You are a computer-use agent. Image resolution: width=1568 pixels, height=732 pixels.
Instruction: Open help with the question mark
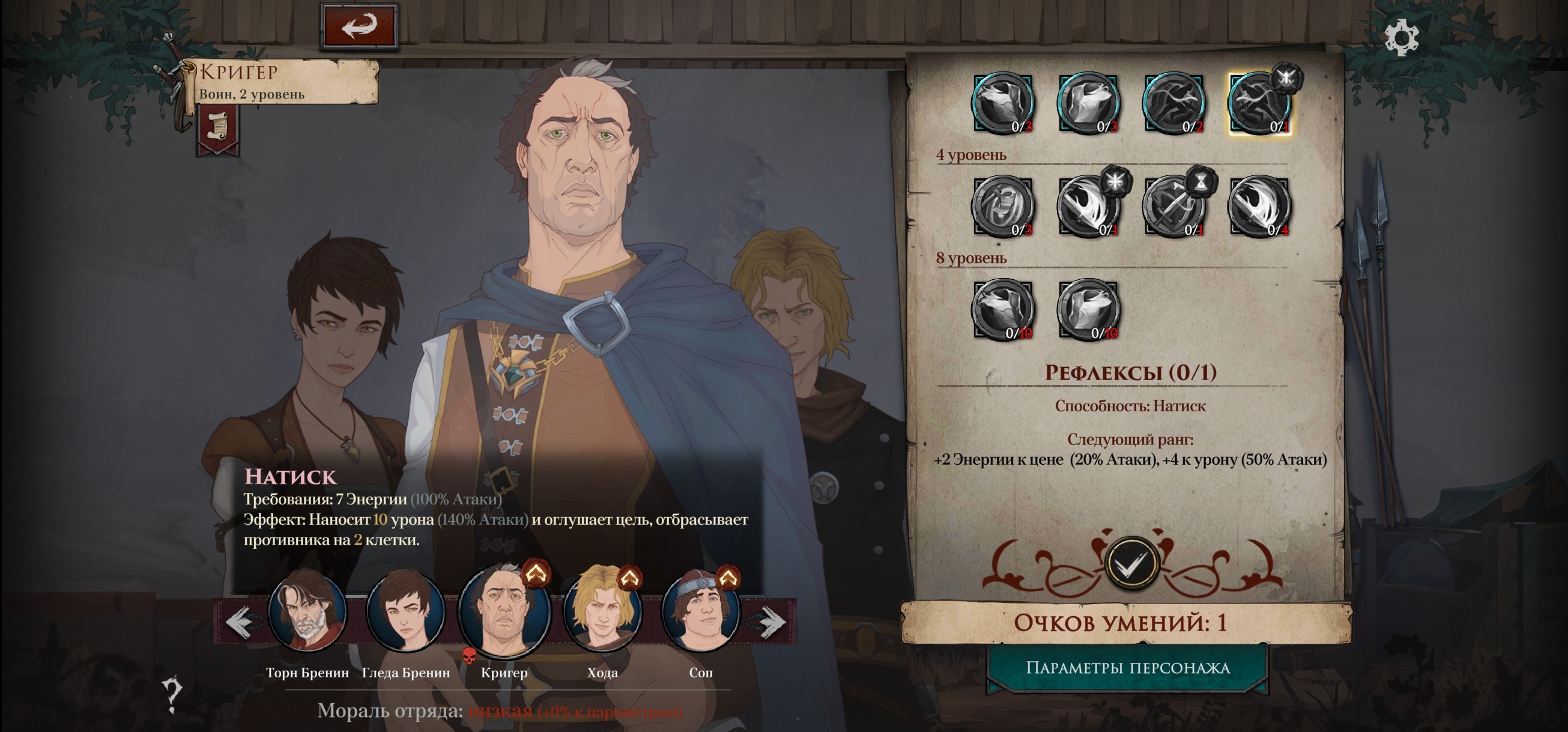(x=172, y=695)
